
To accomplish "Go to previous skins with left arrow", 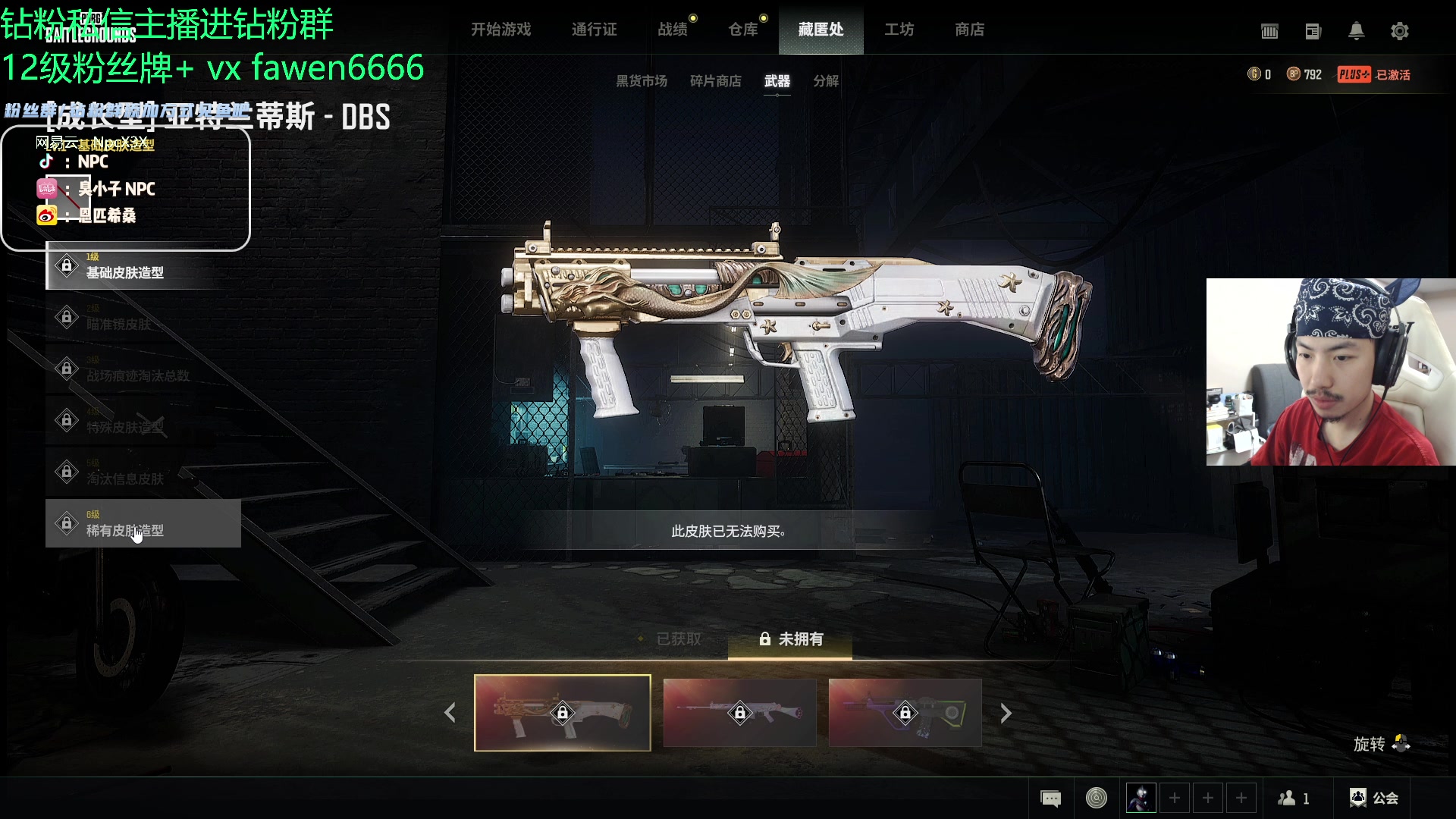I will pos(450,713).
